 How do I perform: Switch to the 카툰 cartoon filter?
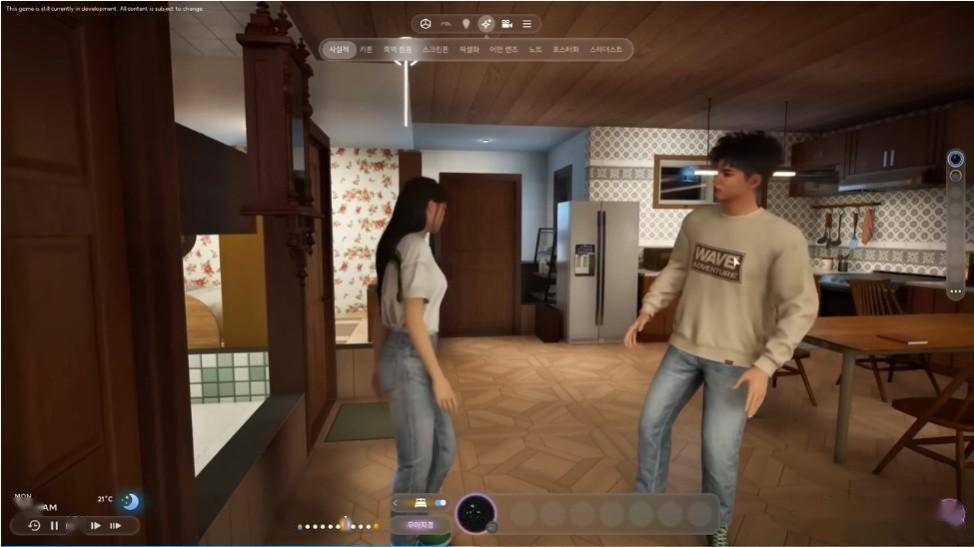click(367, 49)
